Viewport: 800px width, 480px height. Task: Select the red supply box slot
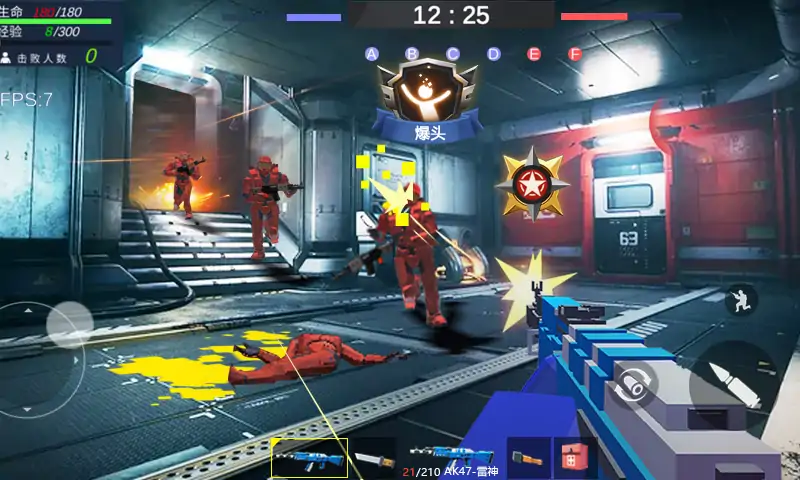(x=575, y=458)
